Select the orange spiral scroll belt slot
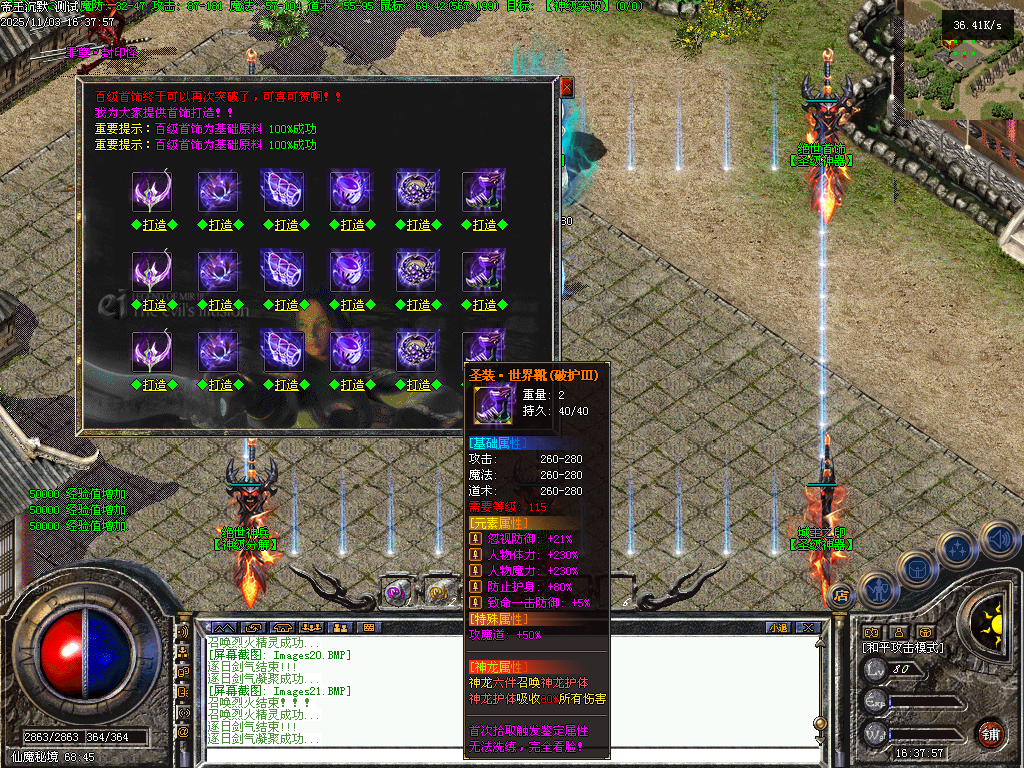The width and height of the screenshot is (1024, 768). click(439, 593)
